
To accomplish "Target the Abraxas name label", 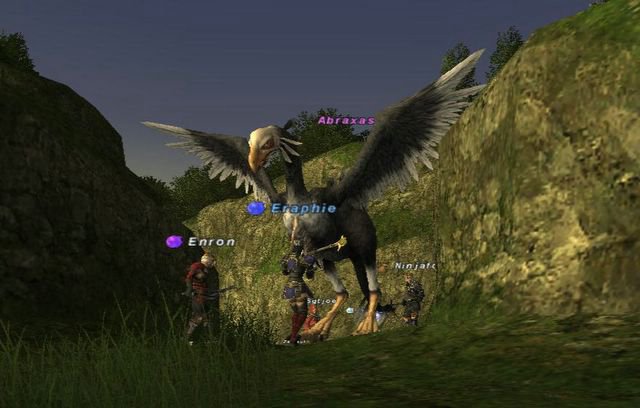I will pos(346,120).
